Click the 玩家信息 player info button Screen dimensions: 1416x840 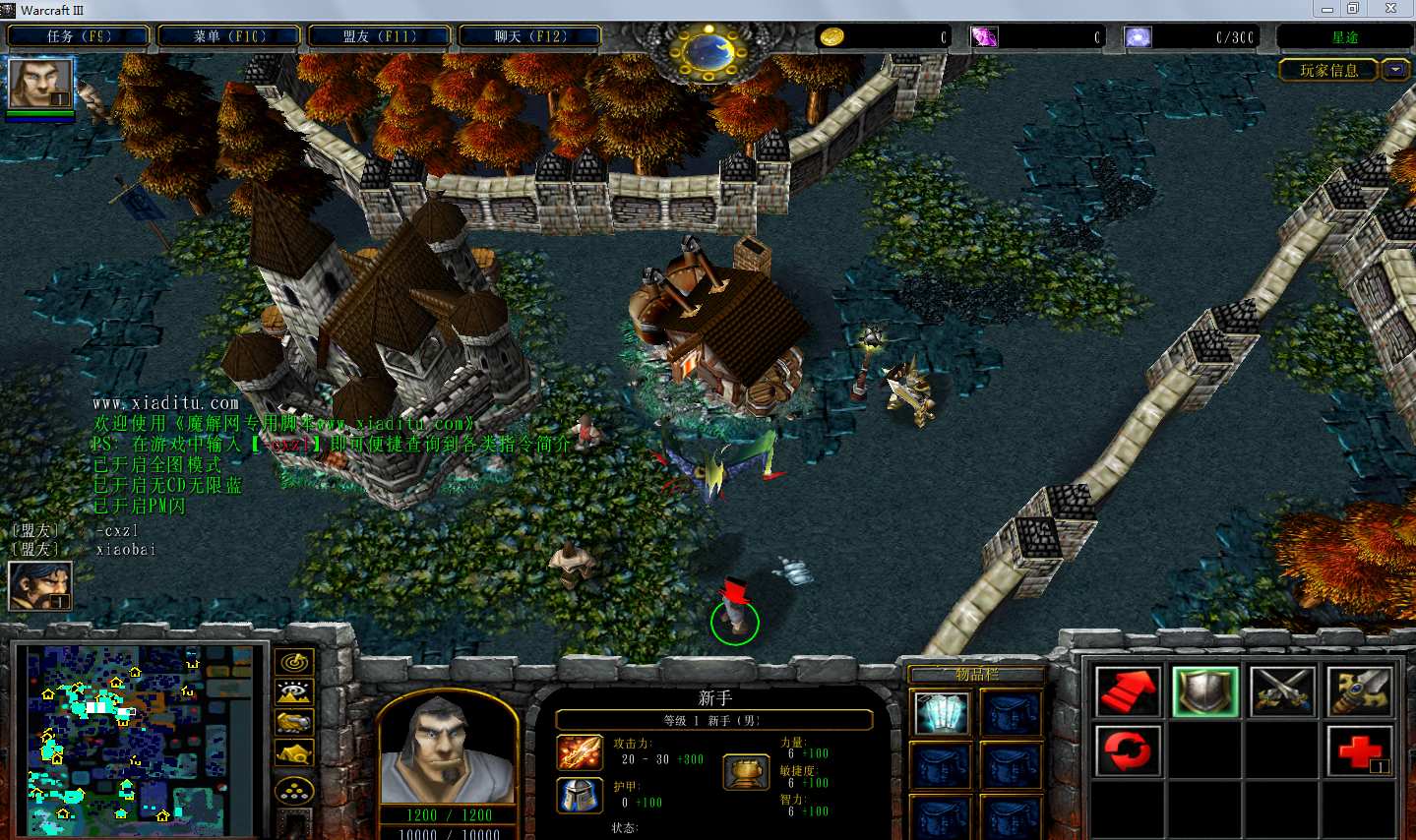1328,70
